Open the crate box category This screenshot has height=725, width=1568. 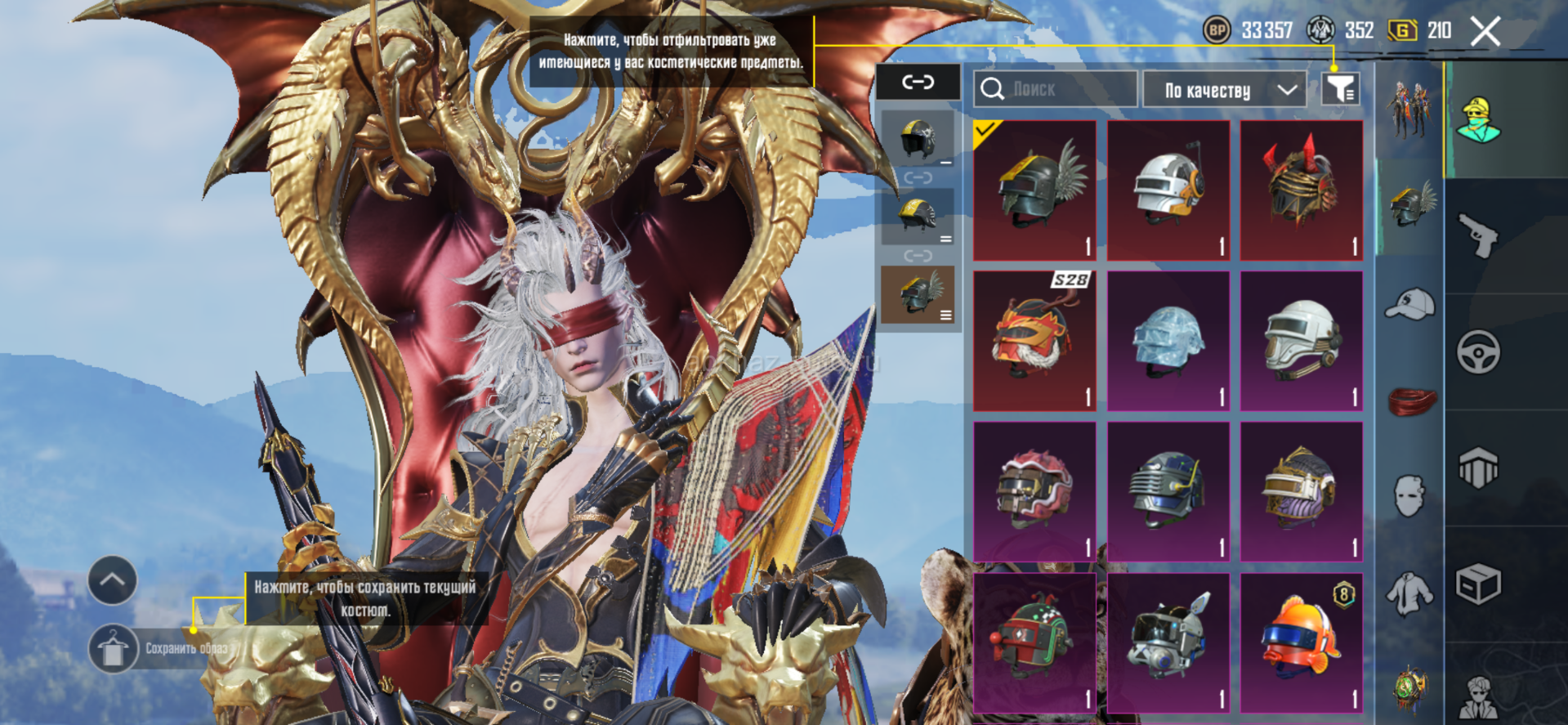pyautogui.click(x=1479, y=584)
